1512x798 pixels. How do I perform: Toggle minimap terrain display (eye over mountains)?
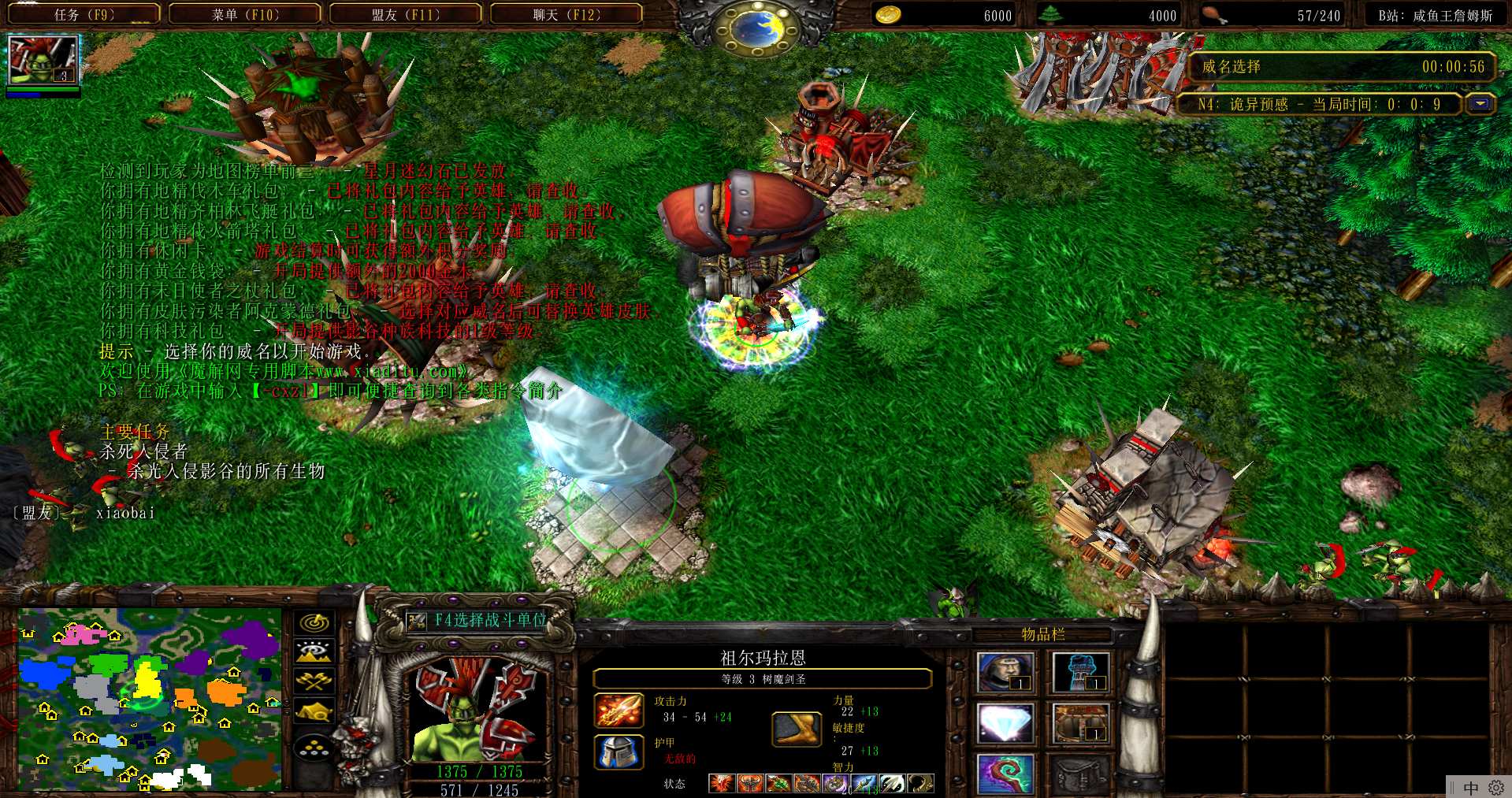314,651
